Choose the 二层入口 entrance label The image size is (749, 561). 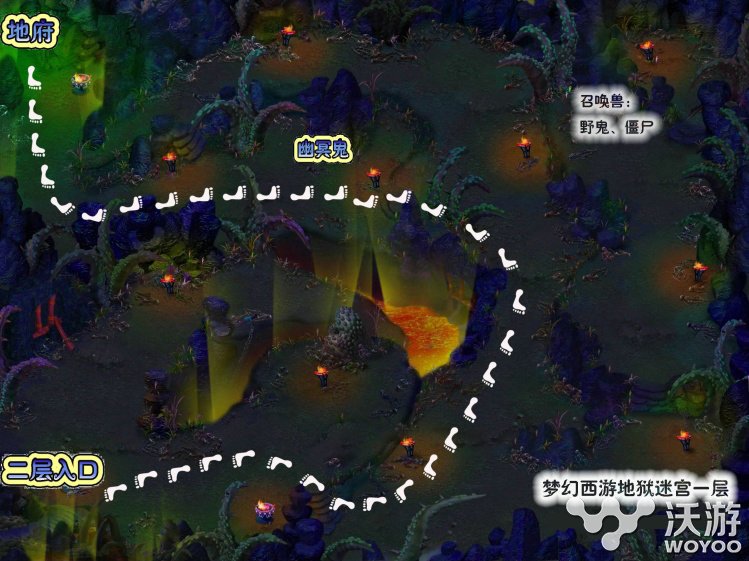[x=53, y=469]
